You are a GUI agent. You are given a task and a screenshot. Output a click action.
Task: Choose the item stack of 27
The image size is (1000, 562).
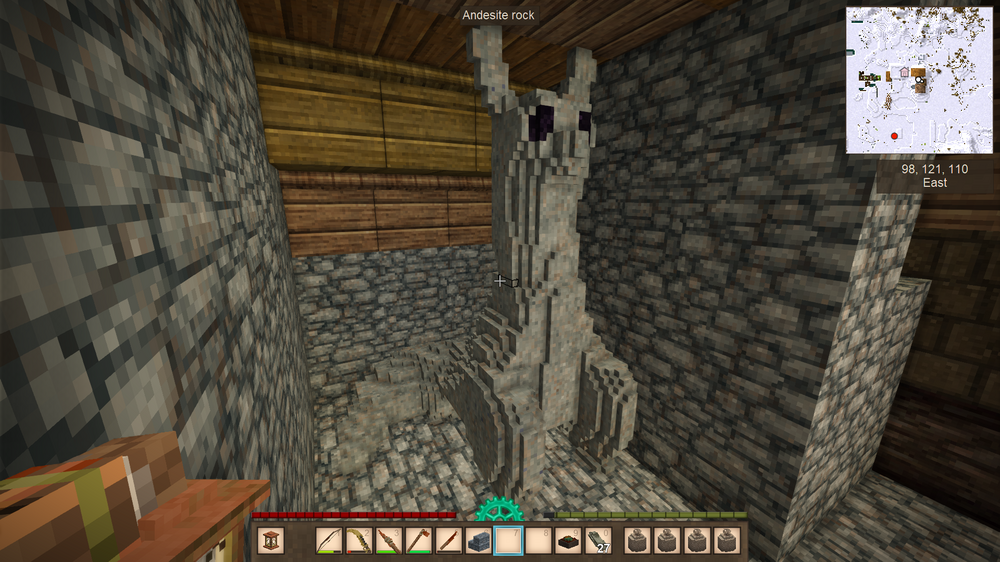pyautogui.click(x=598, y=541)
